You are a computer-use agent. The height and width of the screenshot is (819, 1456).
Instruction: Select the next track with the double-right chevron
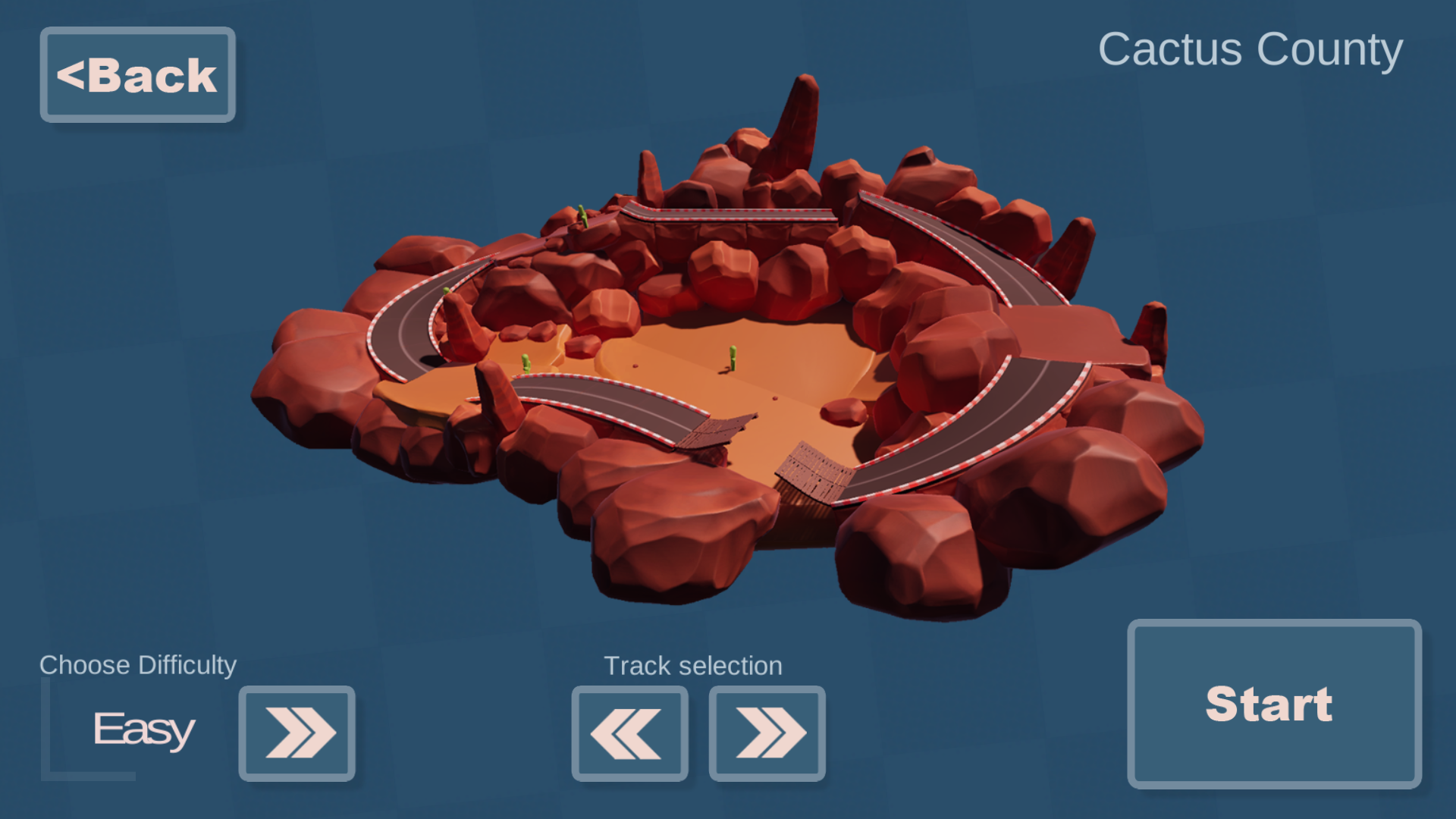pyautogui.click(x=767, y=734)
